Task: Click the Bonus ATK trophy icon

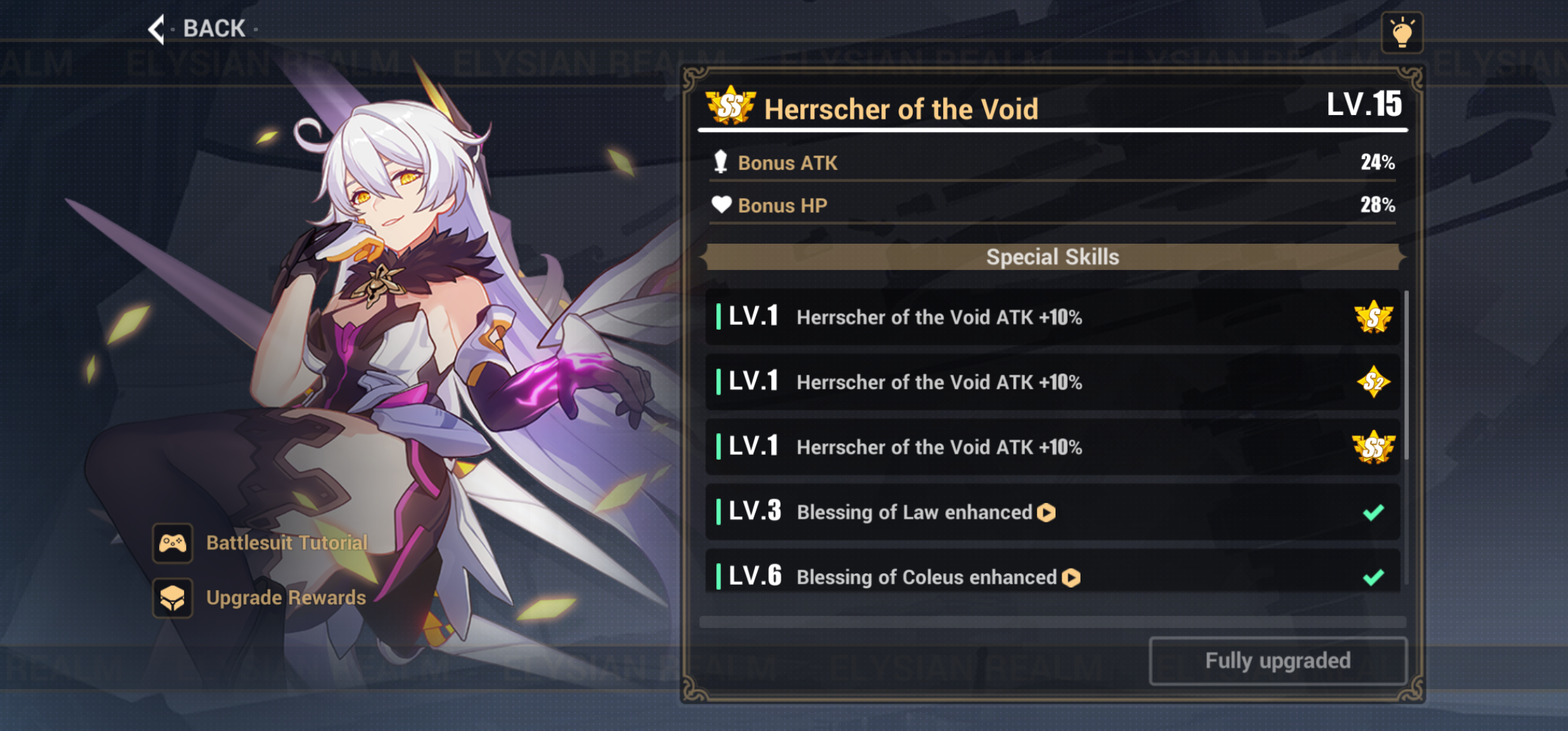Action: click(x=722, y=162)
